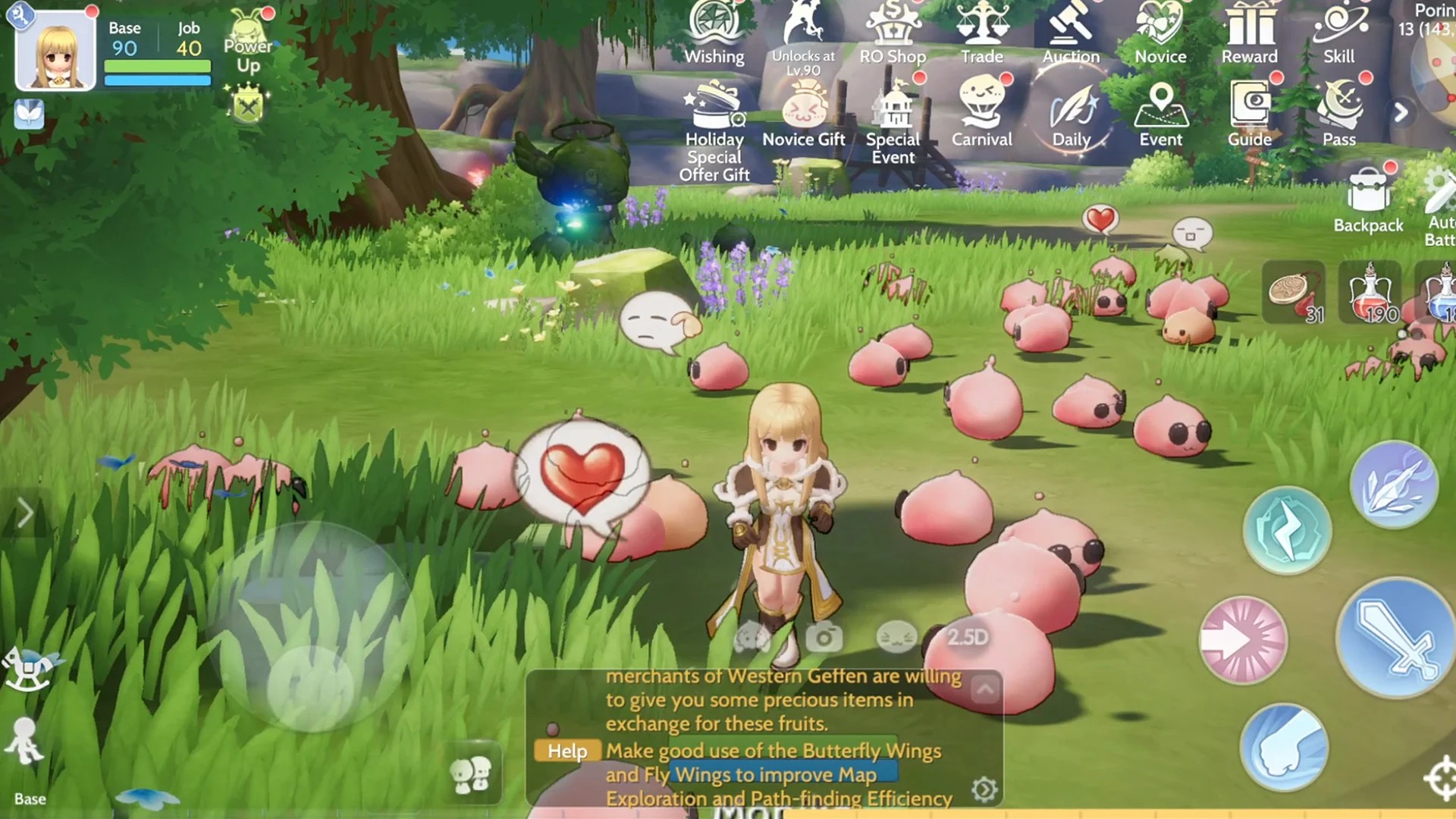Open the Event map icon
Viewport: 1456px width, 819px height.
1160,114
